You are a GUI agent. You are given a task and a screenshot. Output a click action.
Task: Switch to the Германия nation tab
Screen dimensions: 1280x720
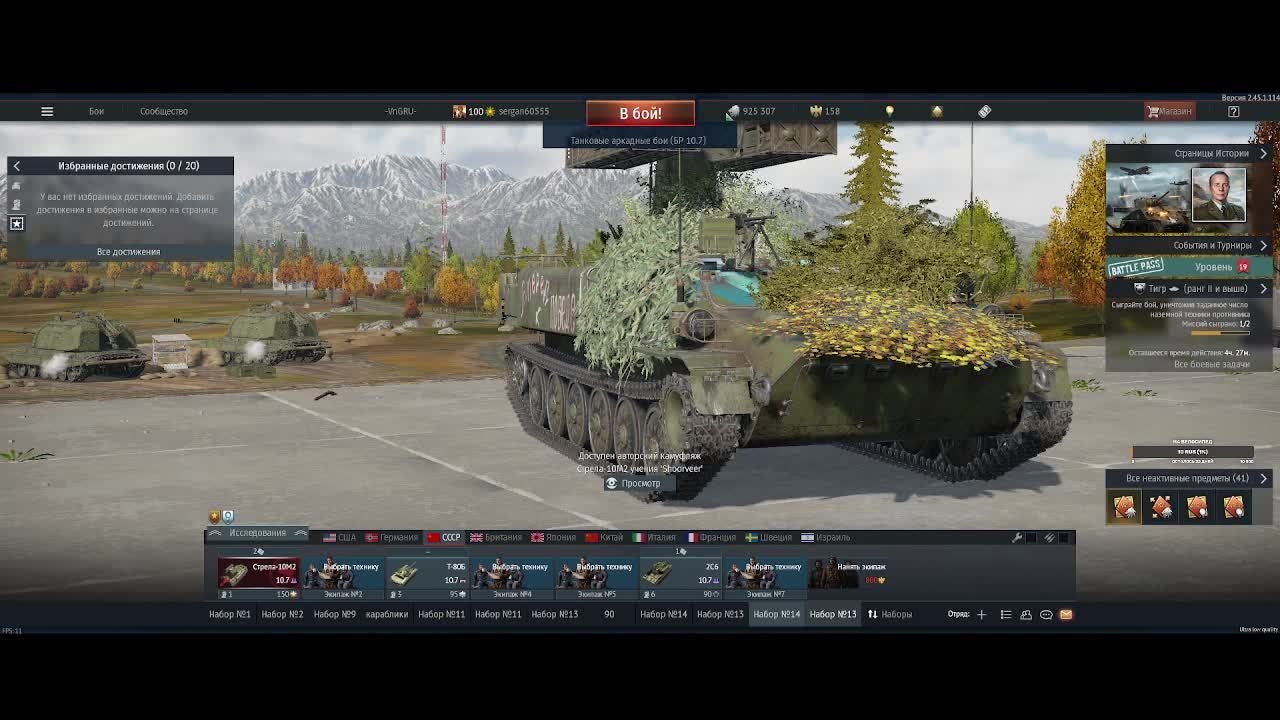(392, 537)
